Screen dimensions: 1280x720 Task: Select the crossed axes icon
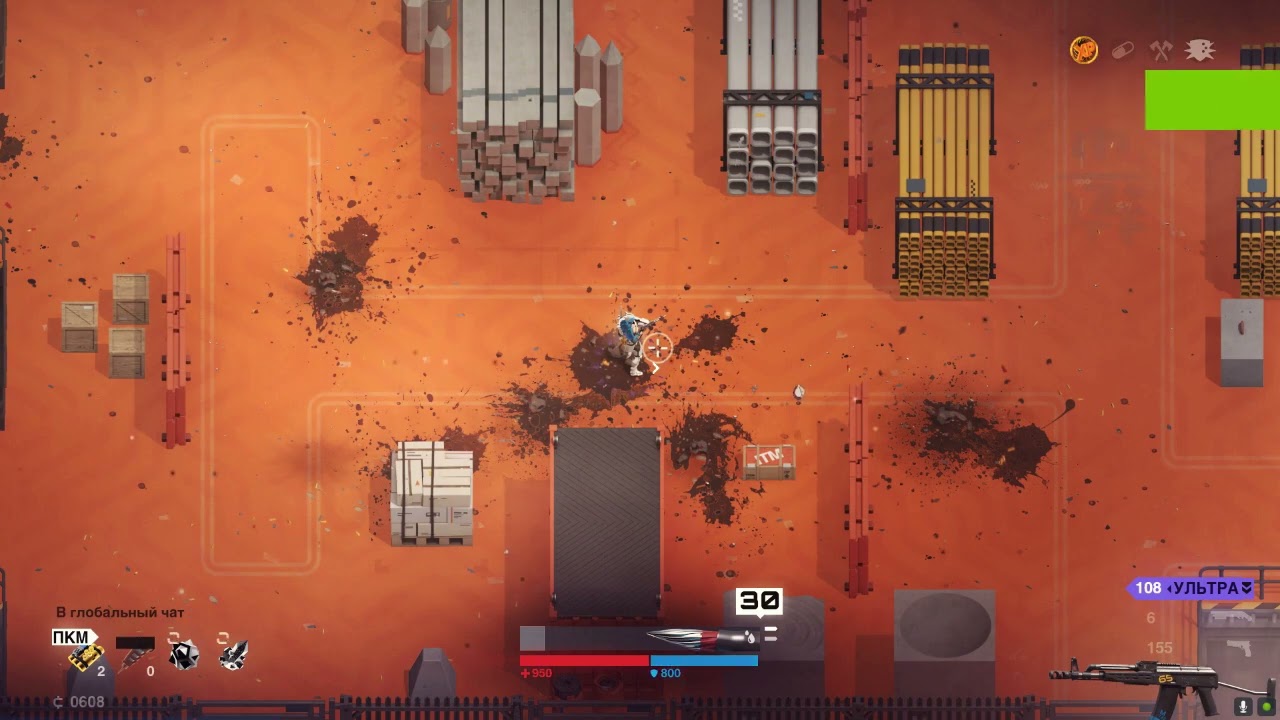tap(1161, 50)
